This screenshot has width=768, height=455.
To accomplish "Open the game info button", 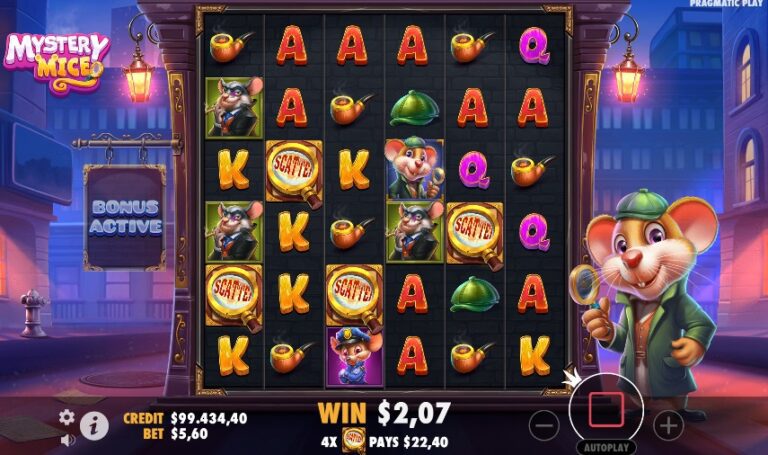I will (94, 427).
